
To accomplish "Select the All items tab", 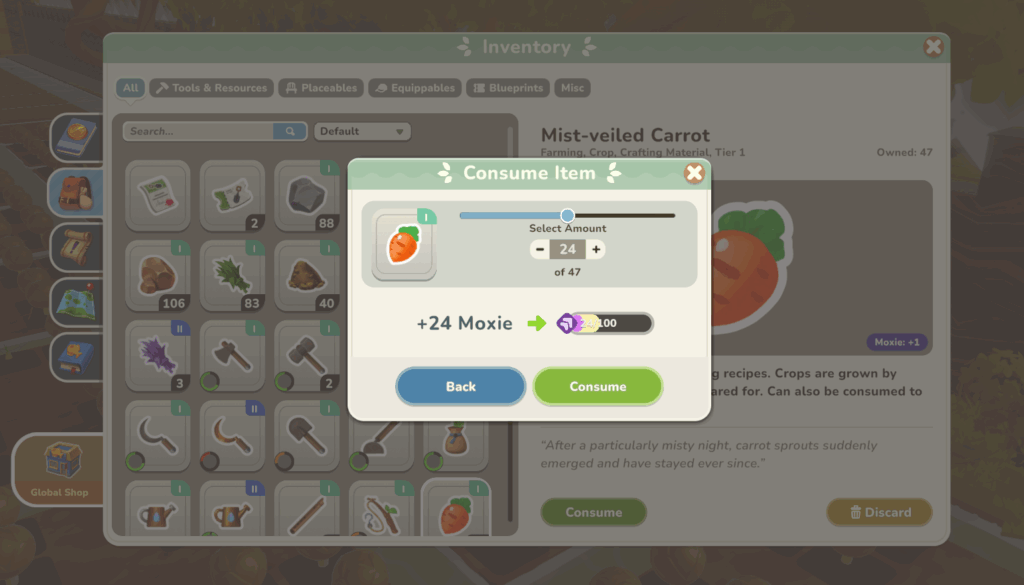I will pyautogui.click(x=131, y=88).
